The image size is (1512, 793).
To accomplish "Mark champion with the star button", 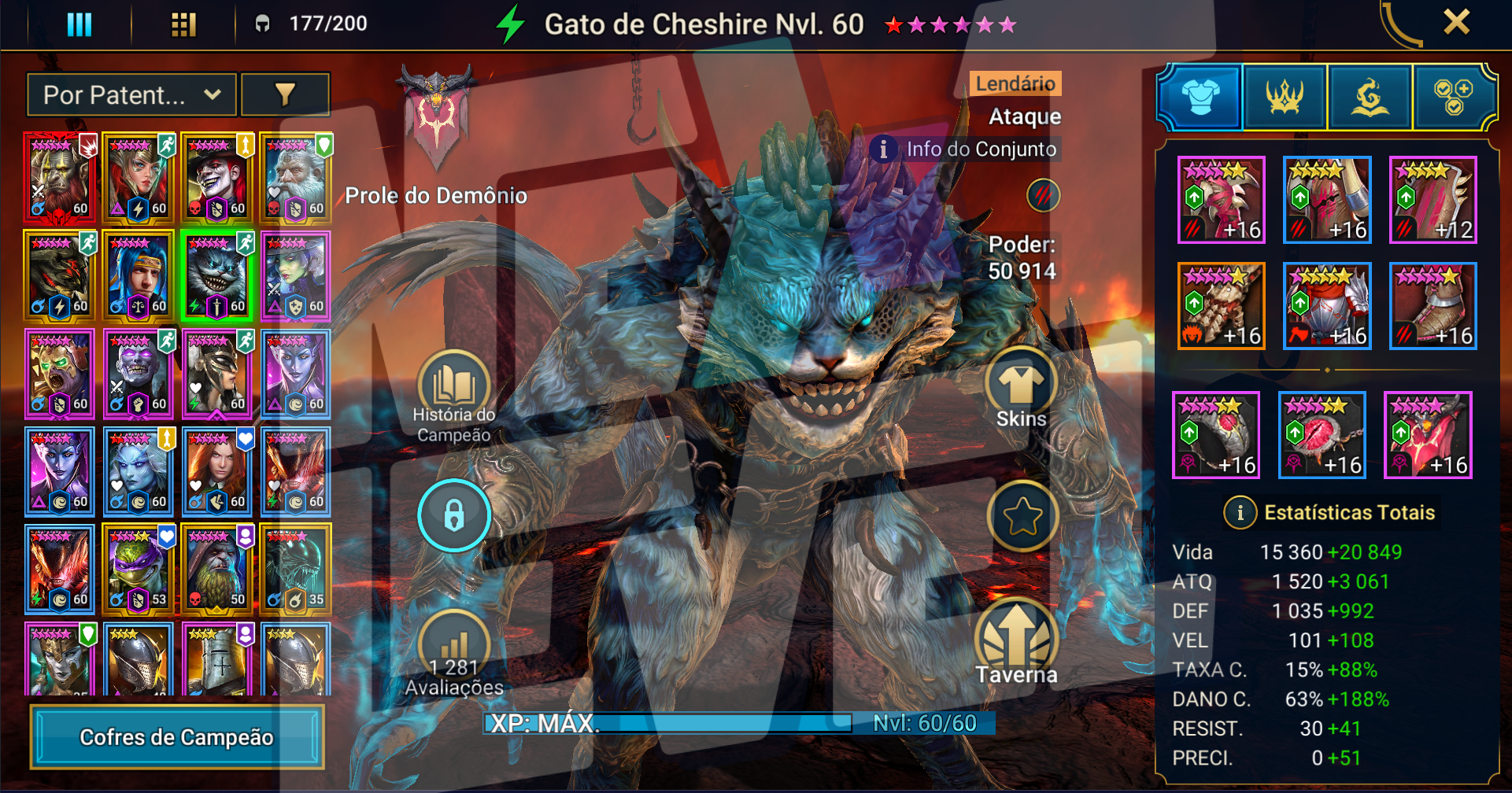I will click(x=1022, y=517).
